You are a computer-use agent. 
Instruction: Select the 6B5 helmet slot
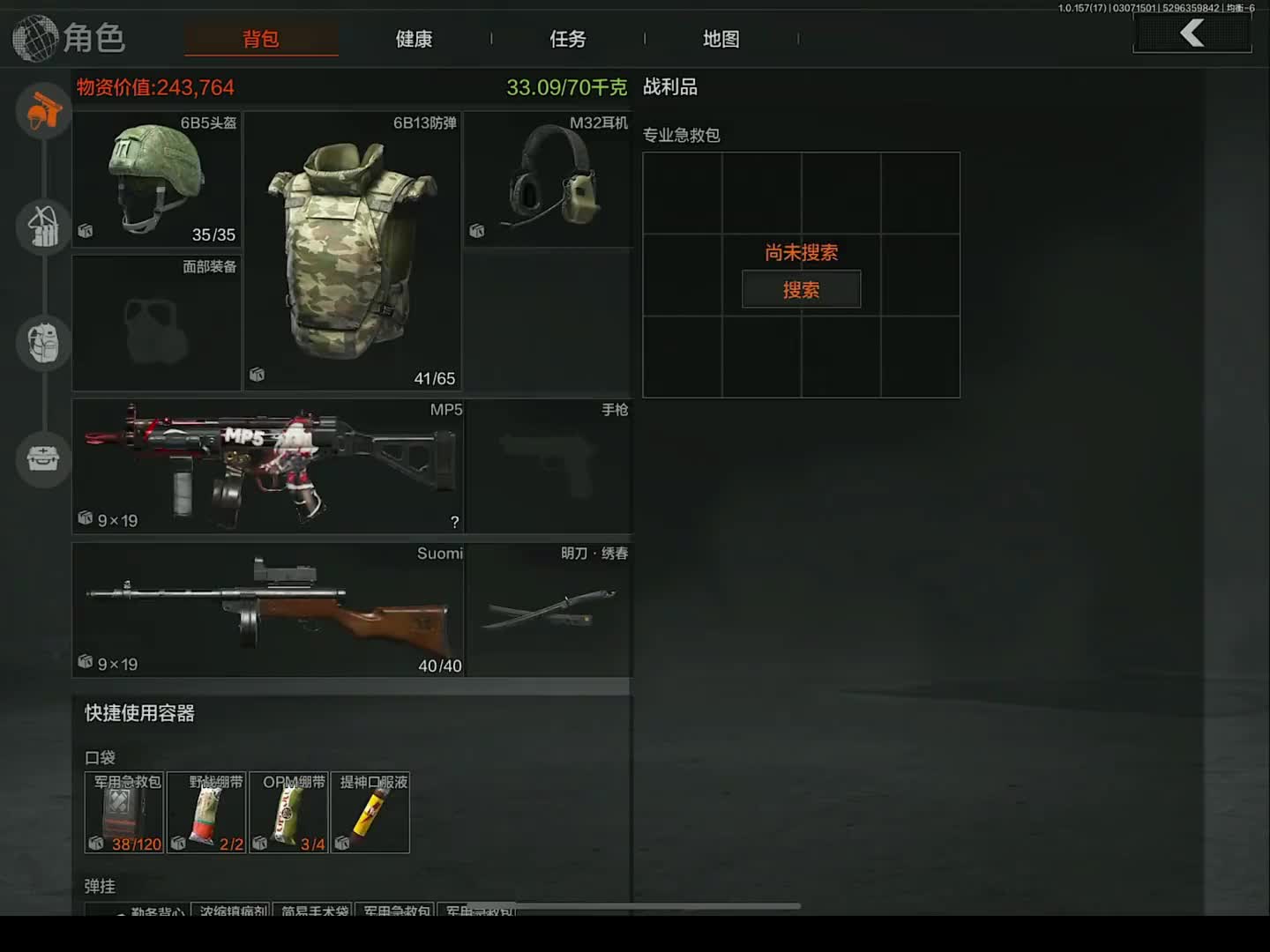coord(157,179)
